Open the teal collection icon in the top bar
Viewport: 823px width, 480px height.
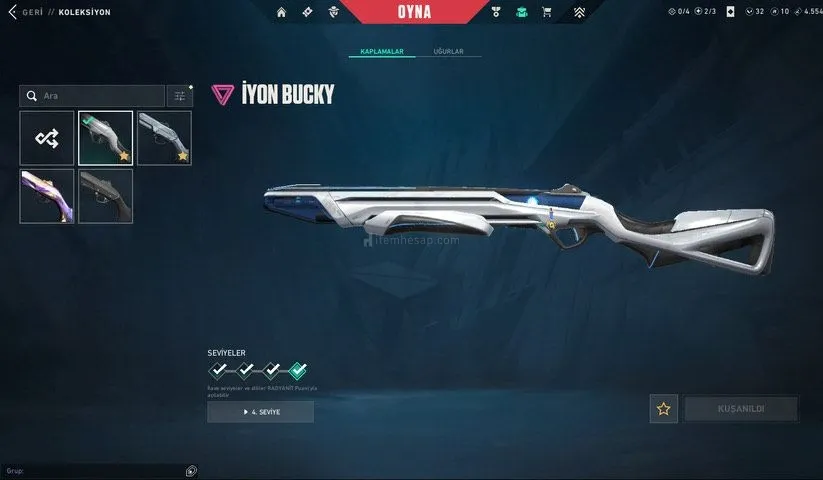tap(521, 12)
